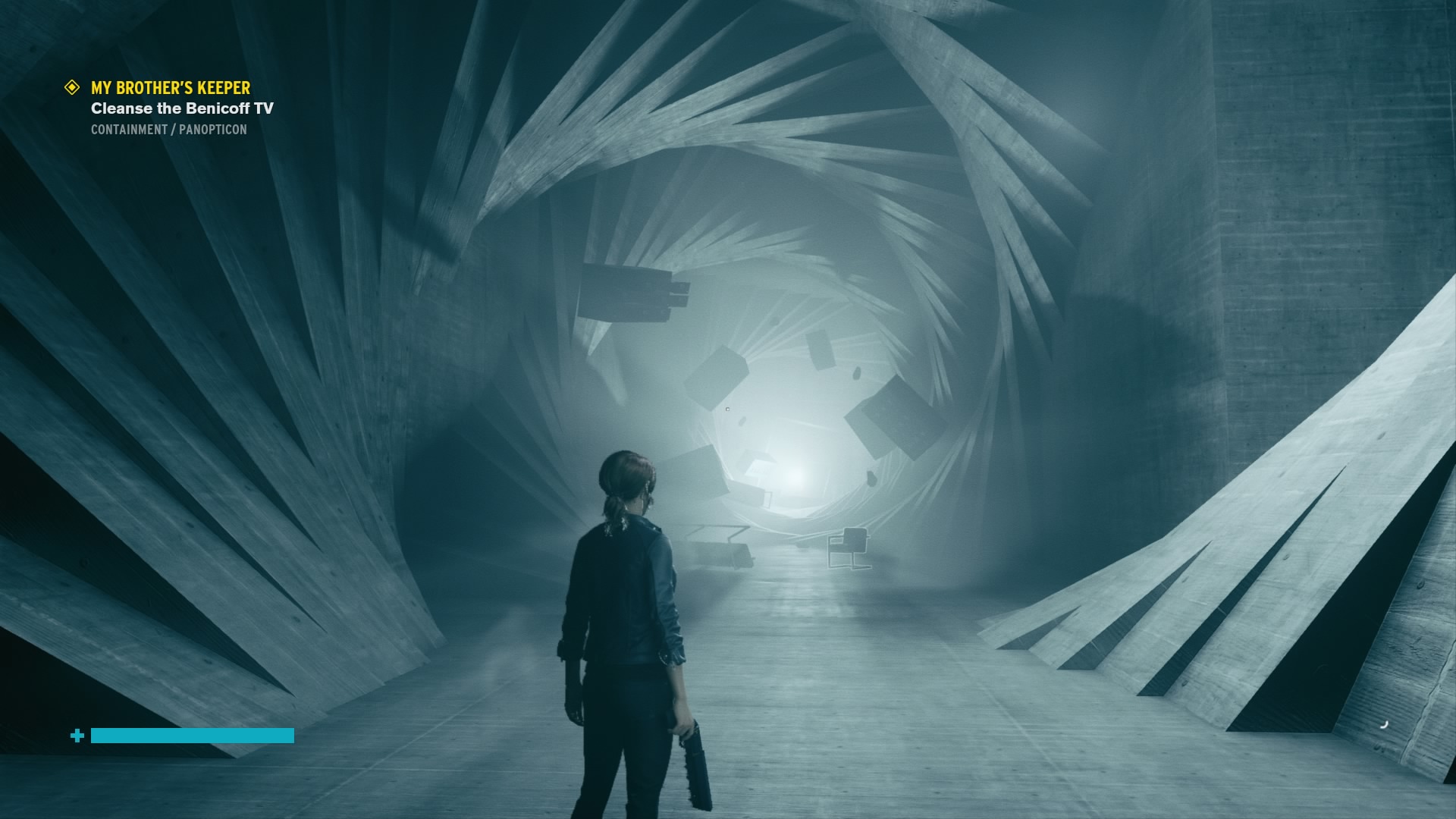The image size is (1456, 819).
Task: Toggle the mission tracker by clicking its diamond marker
Action: (x=71, y=86)
